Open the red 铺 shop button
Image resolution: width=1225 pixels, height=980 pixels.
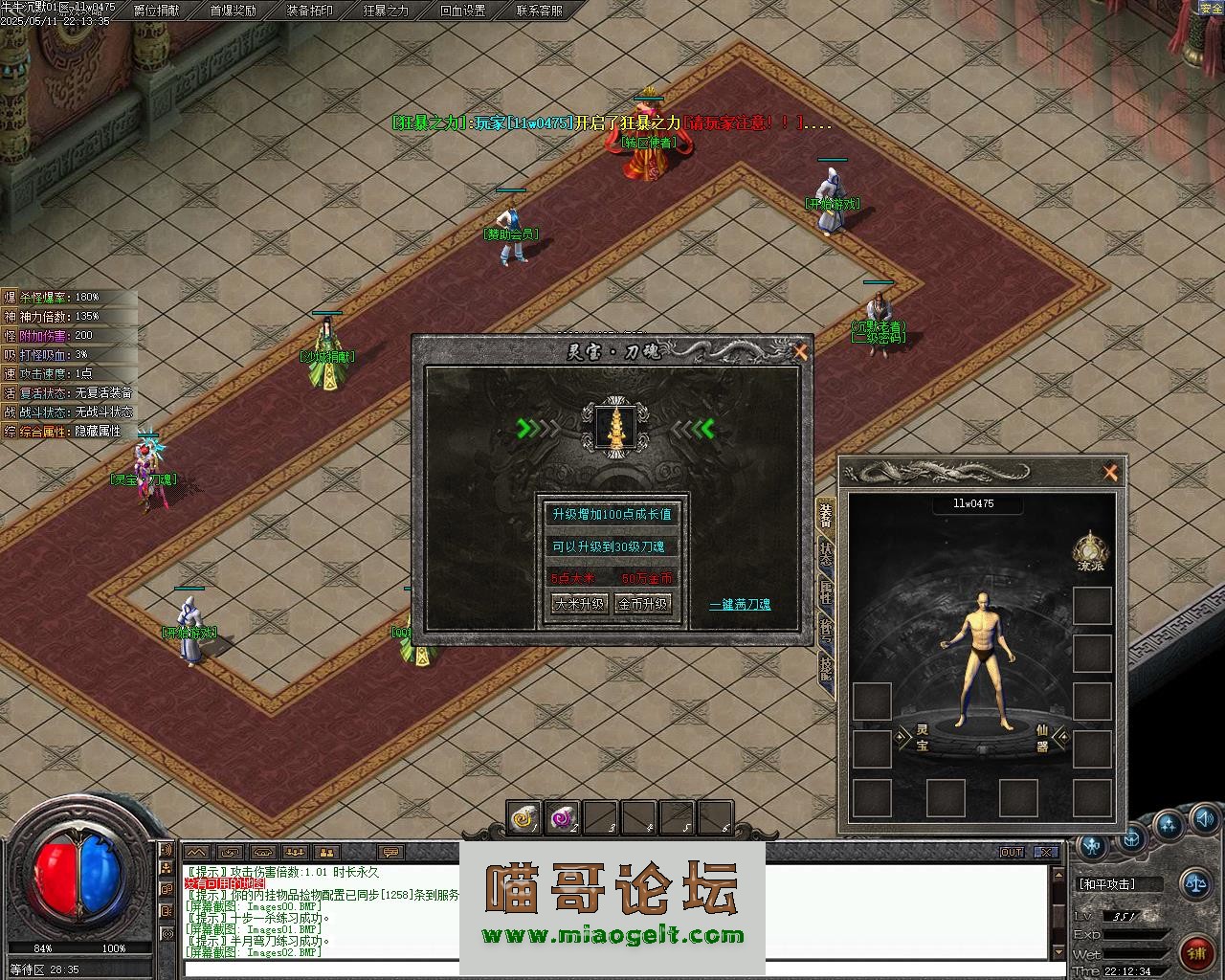tap(1196, 950)
